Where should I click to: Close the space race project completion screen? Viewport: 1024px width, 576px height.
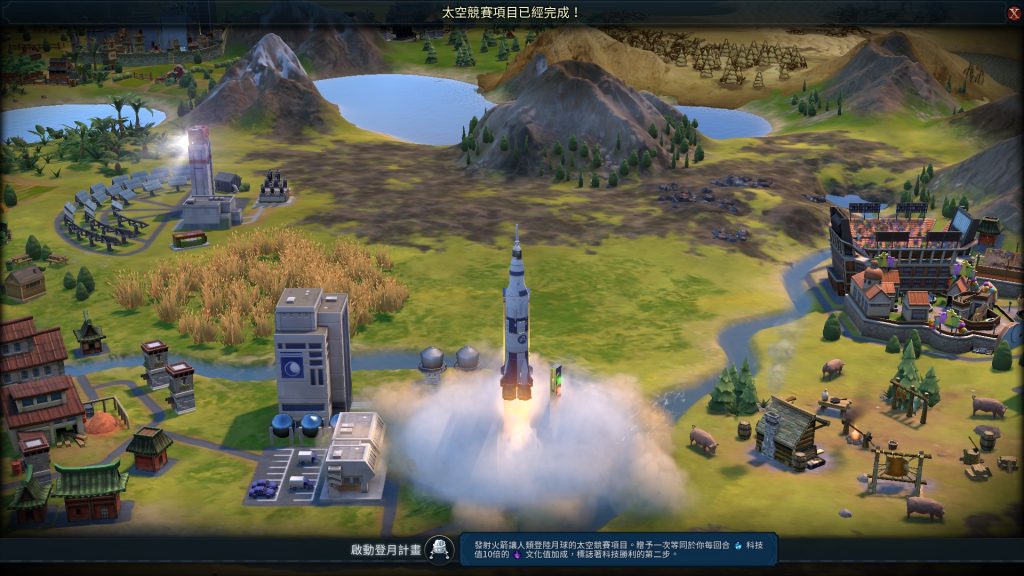pyautogui.click(x=1013, y=13)
